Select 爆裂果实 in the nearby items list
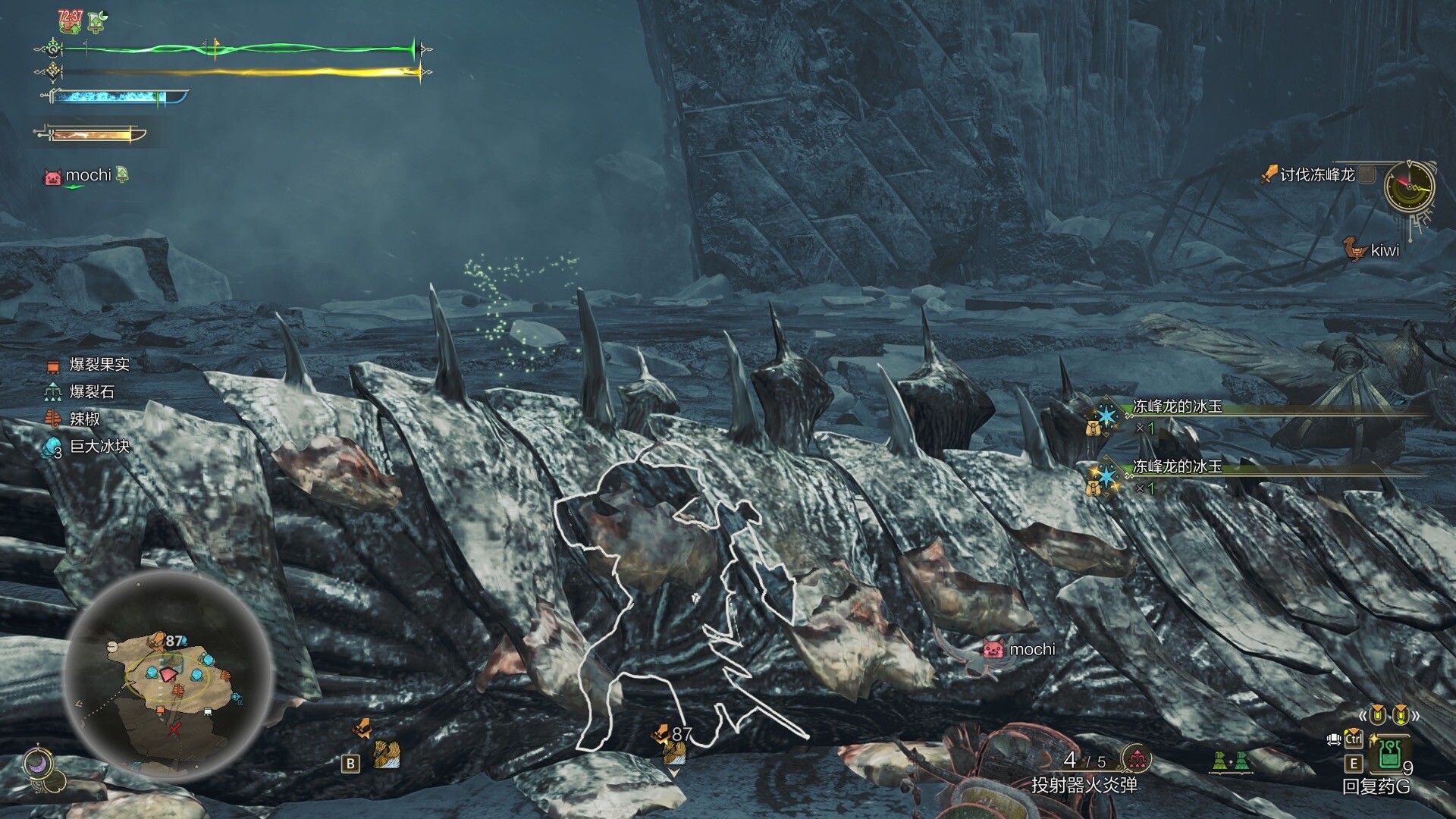 [x=99, y=365]
